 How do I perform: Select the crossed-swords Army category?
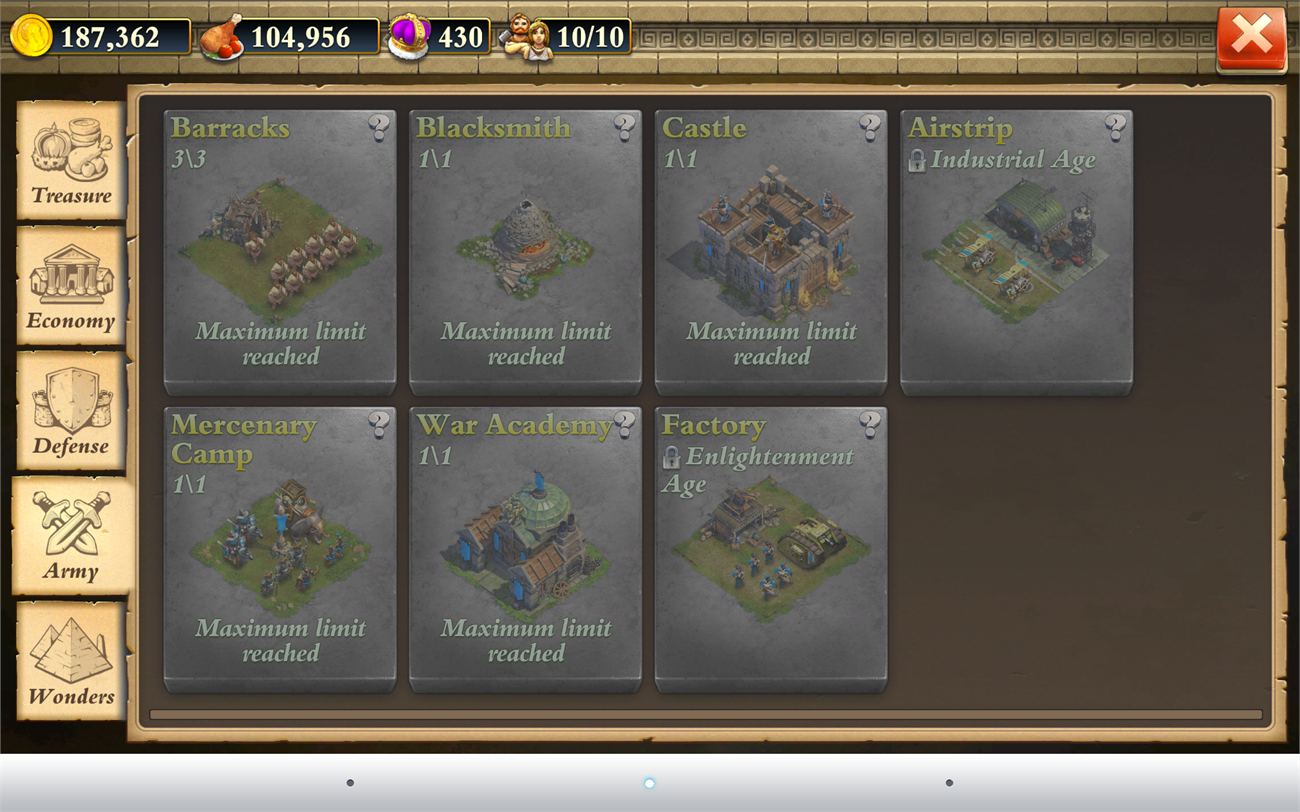(71, 537)
